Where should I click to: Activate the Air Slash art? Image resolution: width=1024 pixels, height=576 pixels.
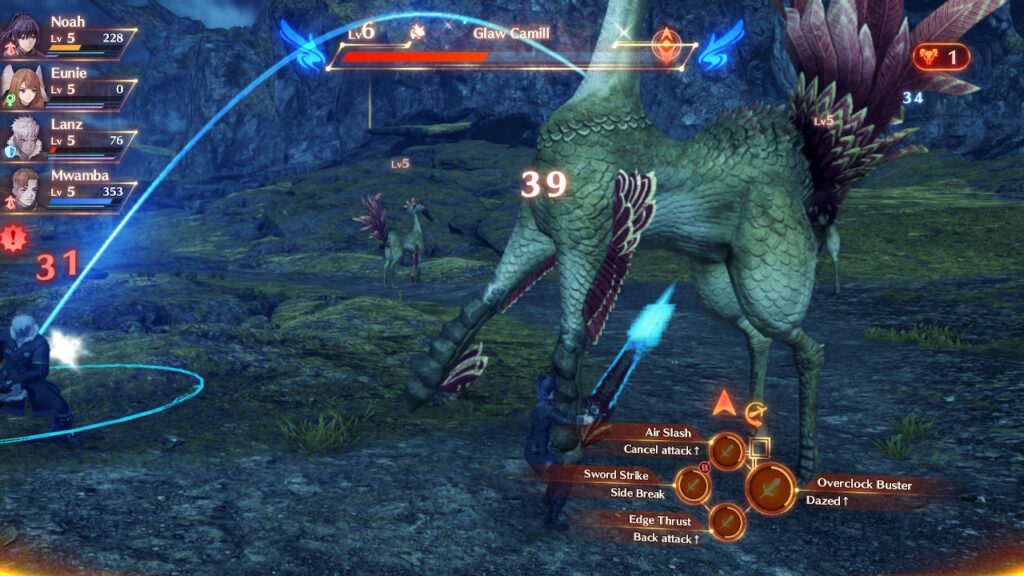coord(727,451)
